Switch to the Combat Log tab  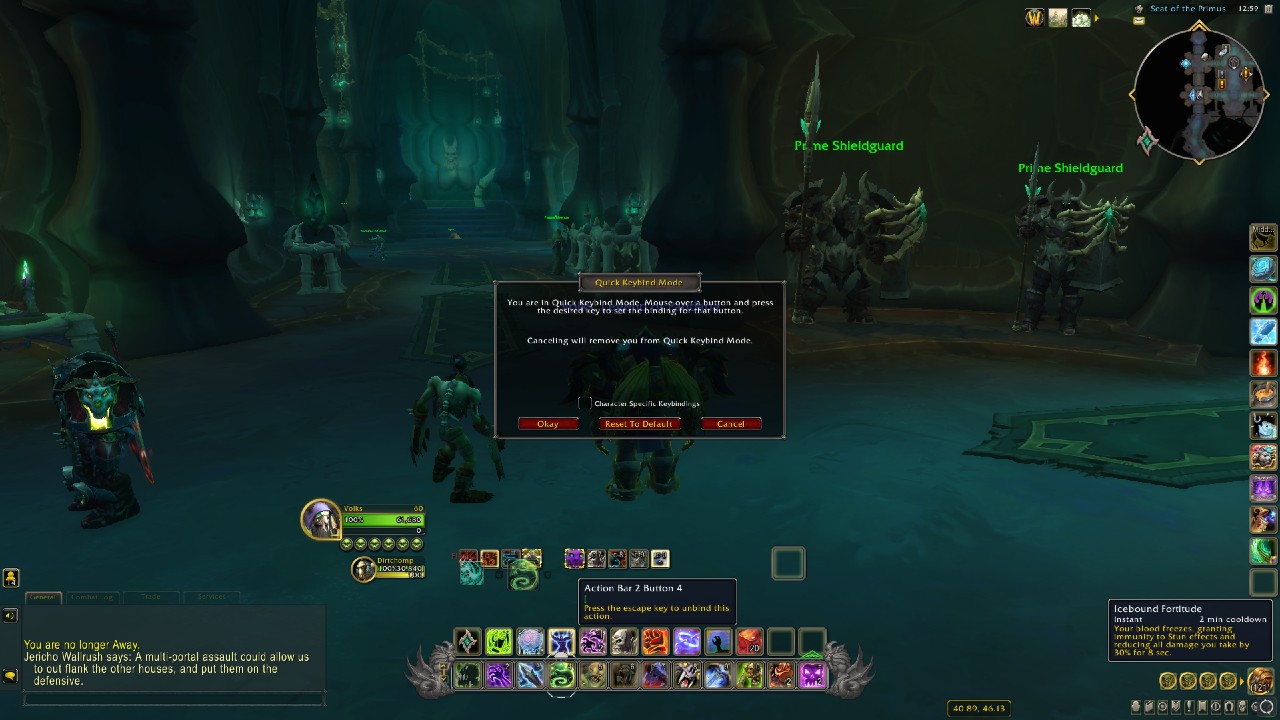coord(93,597)
